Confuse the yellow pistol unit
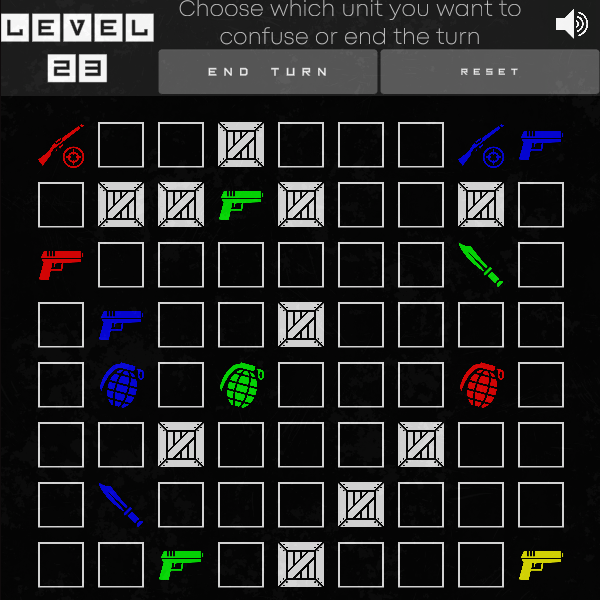Viewport: 600px width, 600px height. point(541,565)
